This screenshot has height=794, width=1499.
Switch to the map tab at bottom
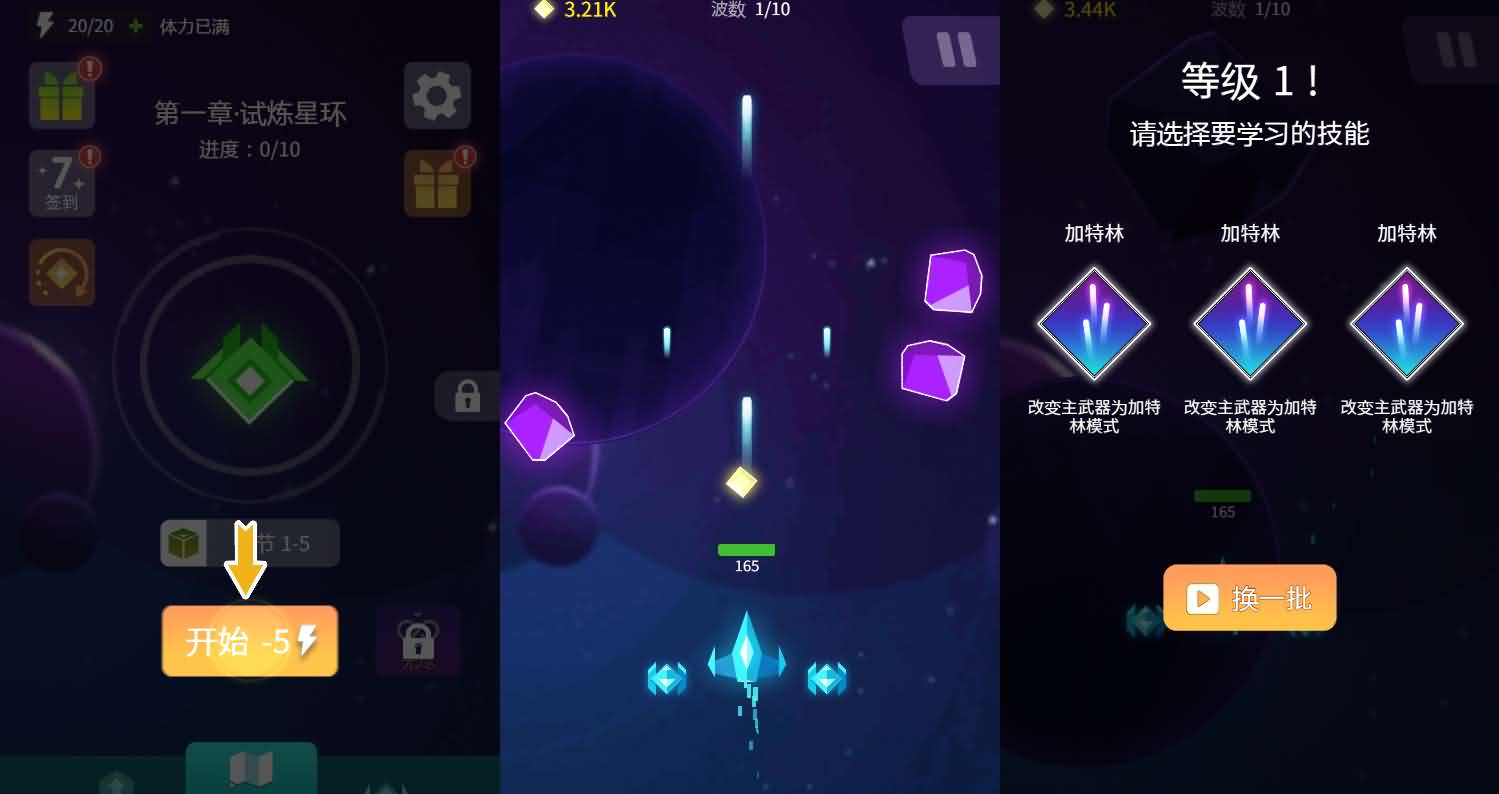[x=250, y=770]
